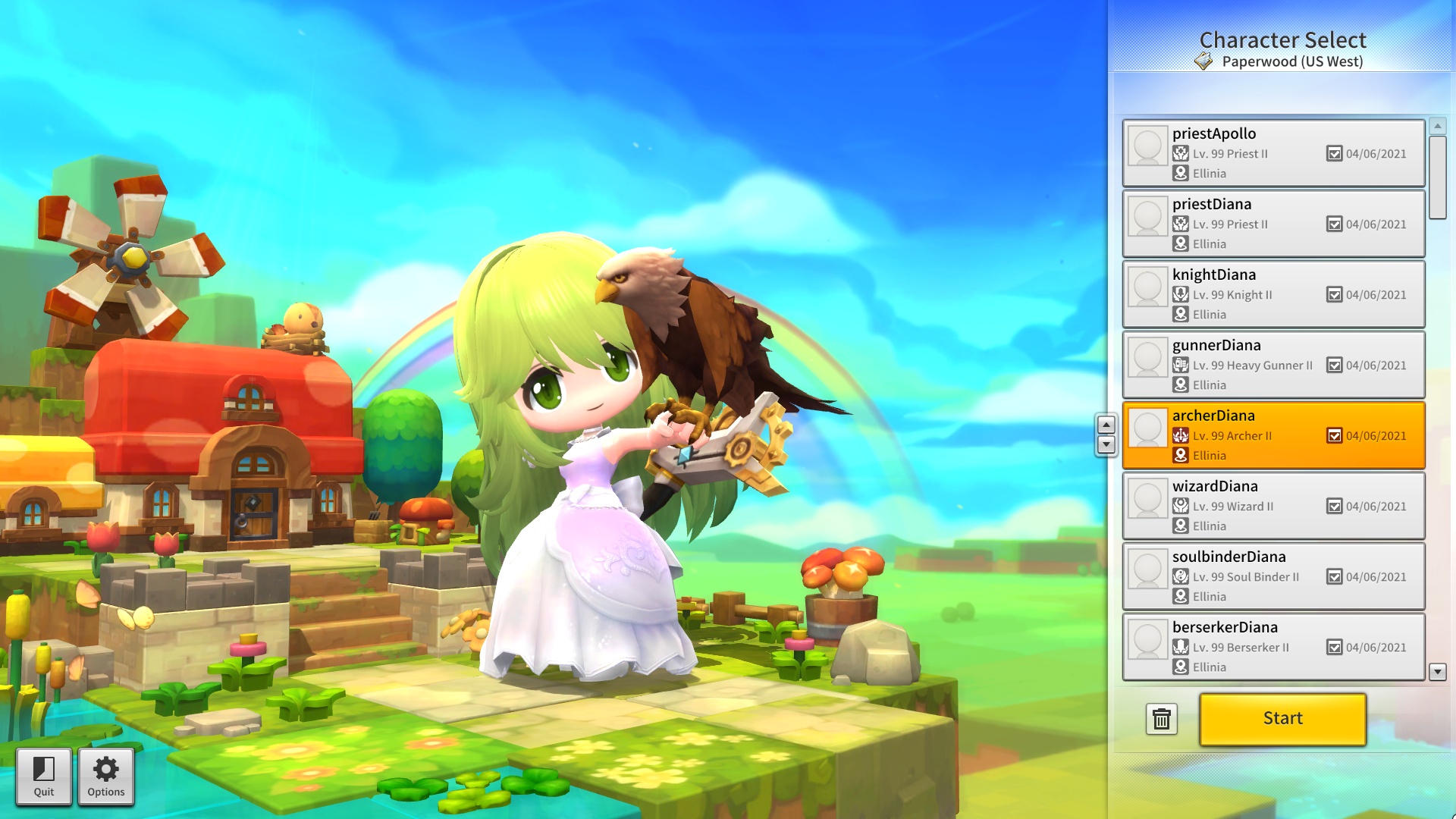1456x819 pixels.
Task: Toggle the checkbox next to berserkerDiana's date
Action: tap(1335, 648)
